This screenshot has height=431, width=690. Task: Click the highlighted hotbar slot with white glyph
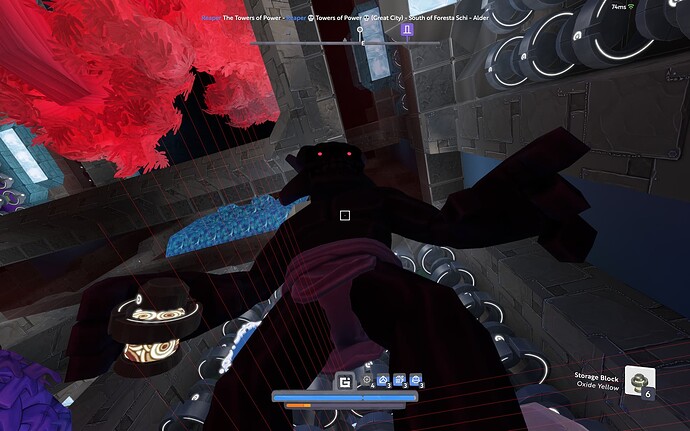[346, 380]
